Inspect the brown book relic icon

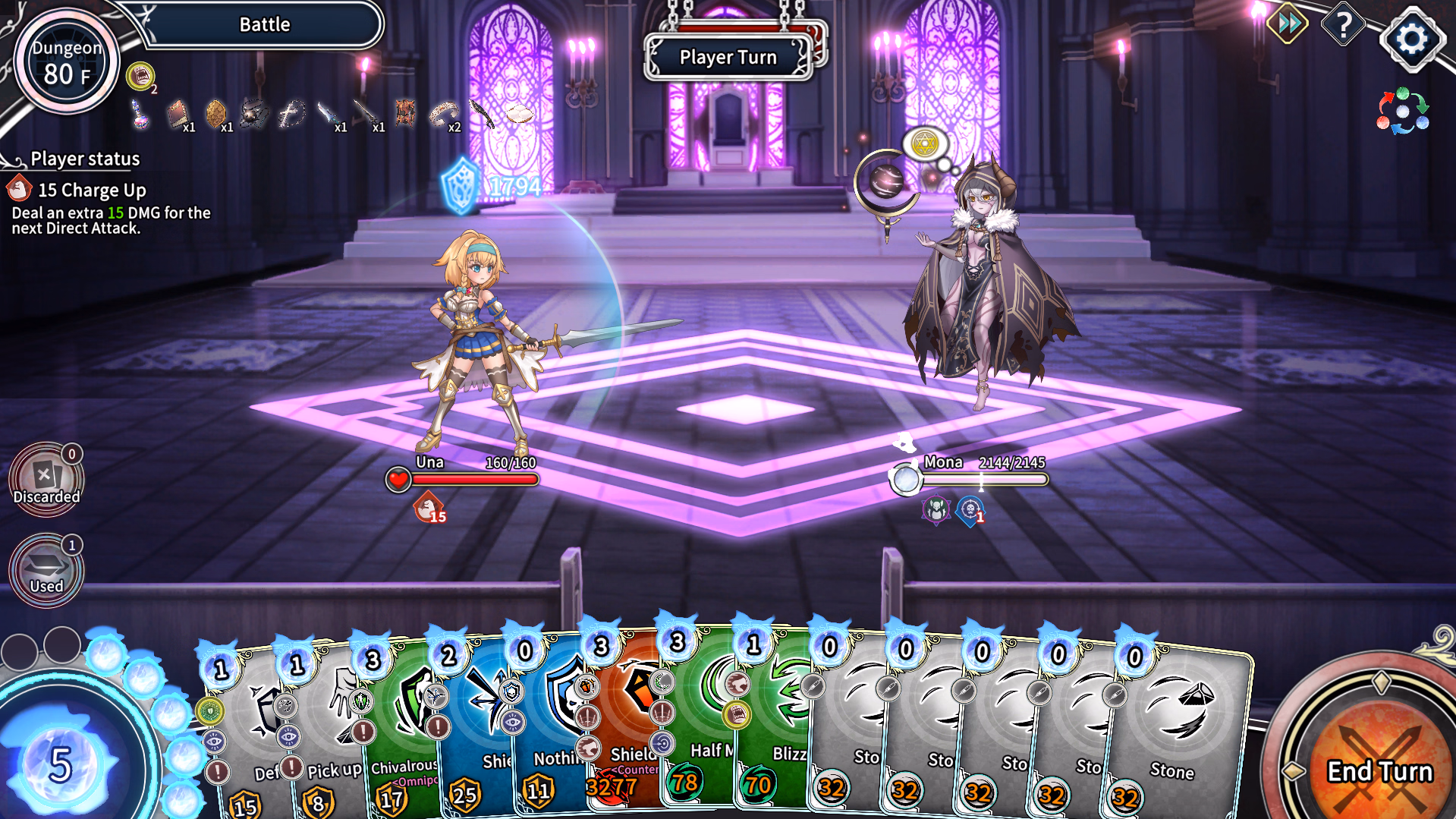[x=177, y=115]
